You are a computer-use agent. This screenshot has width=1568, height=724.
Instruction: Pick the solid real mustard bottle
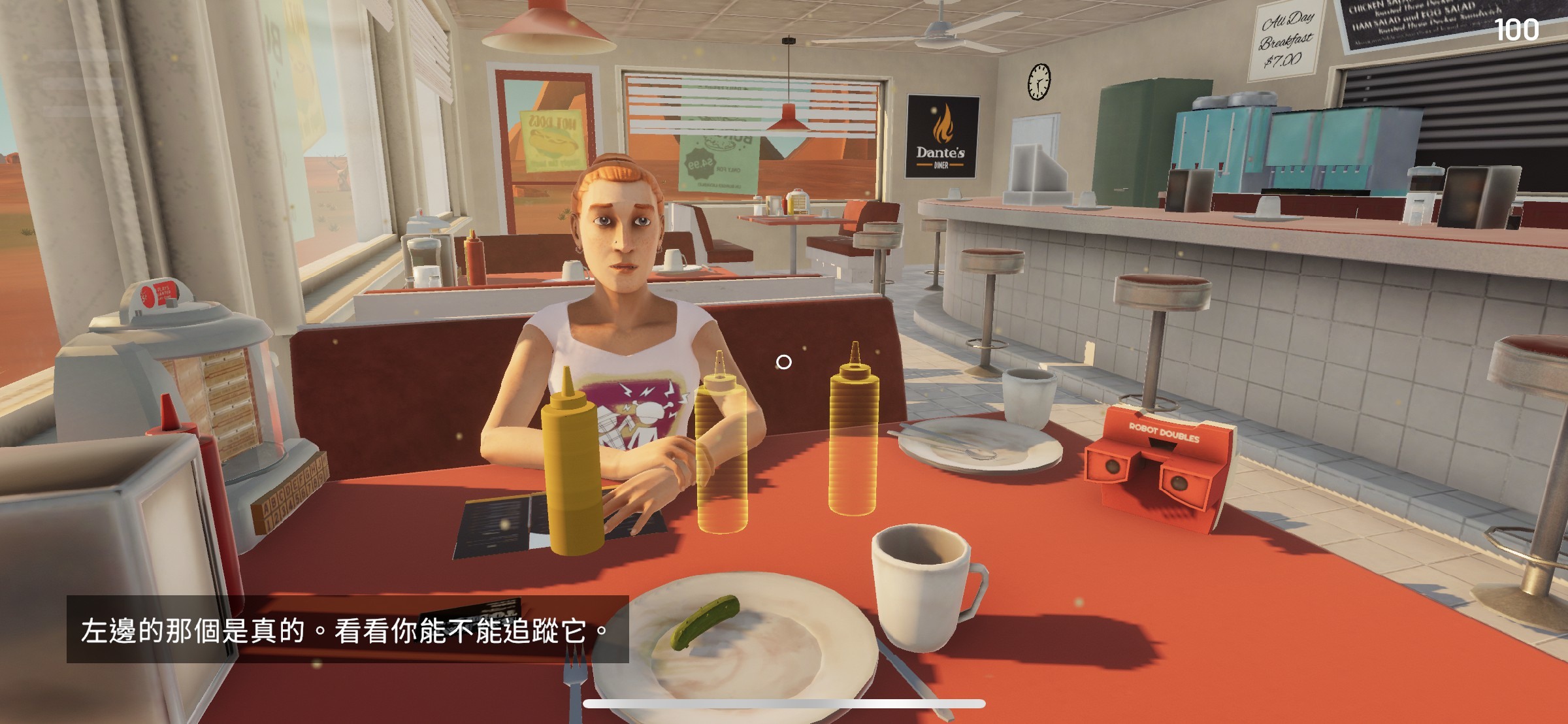coord(572,470)
